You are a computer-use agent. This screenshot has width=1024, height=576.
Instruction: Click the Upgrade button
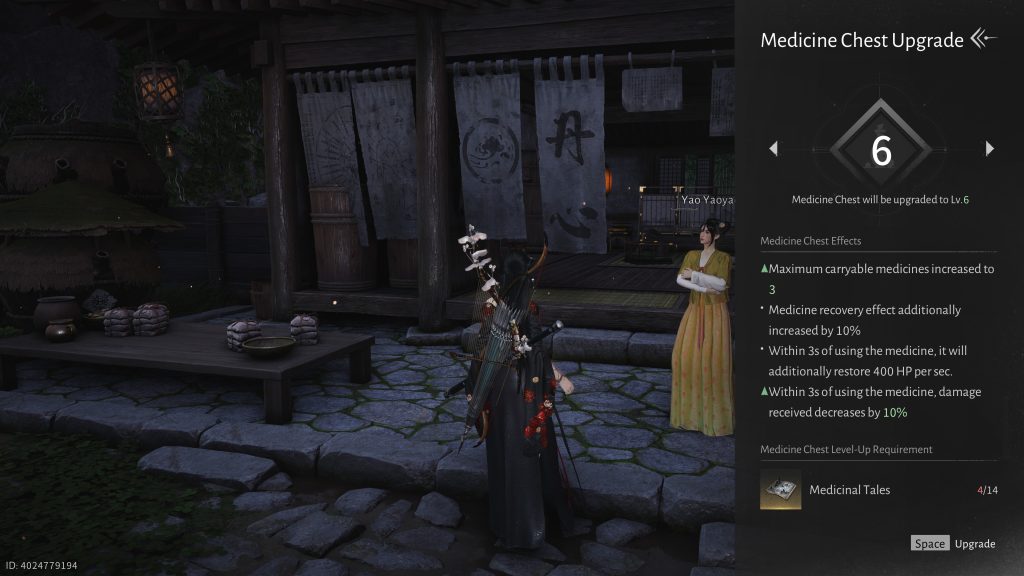[x=953, y=544]
